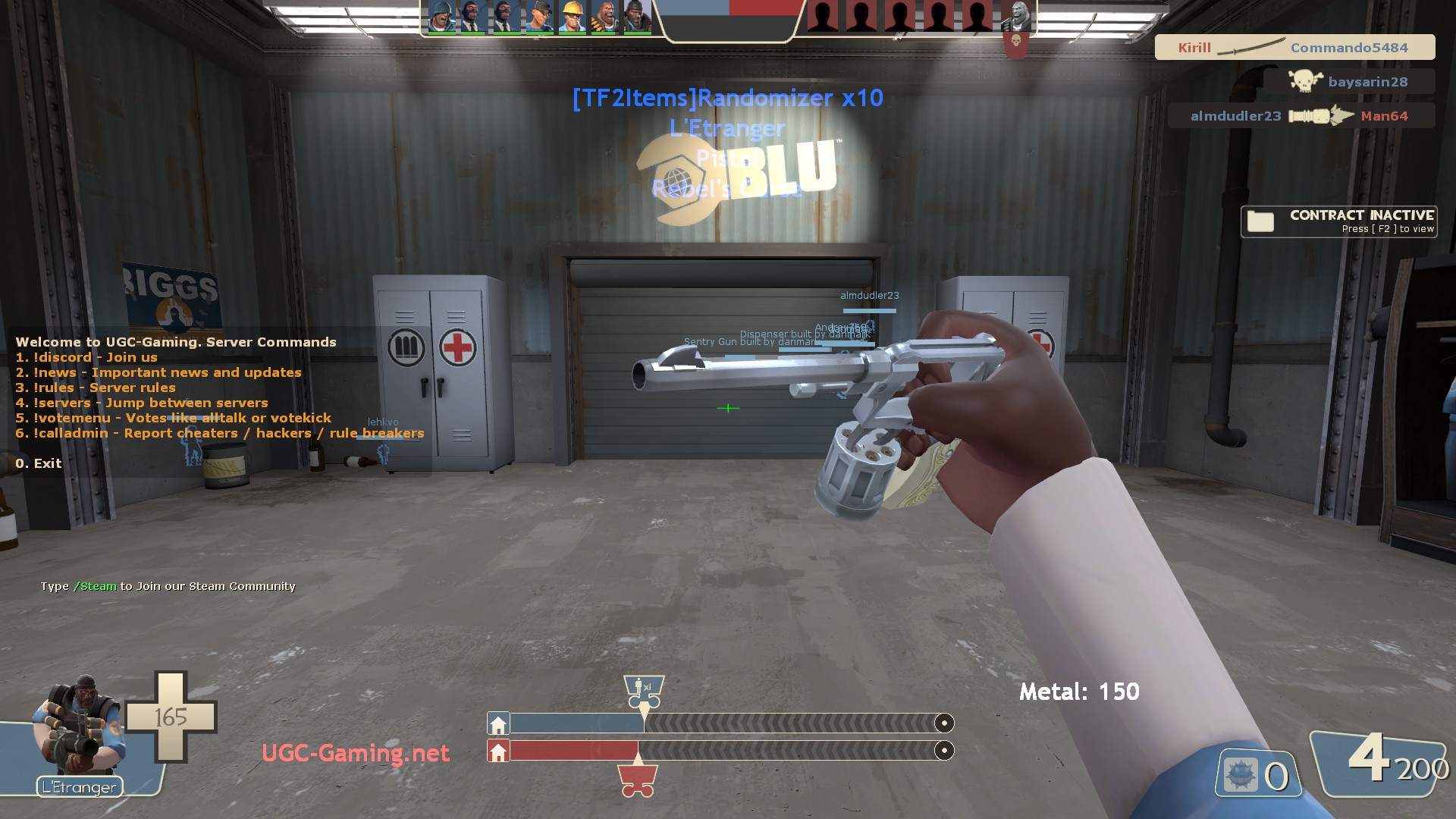Click the BLU Soldier portrait
The width and height of the screenshot is (1456, 819).
(441, 17)
